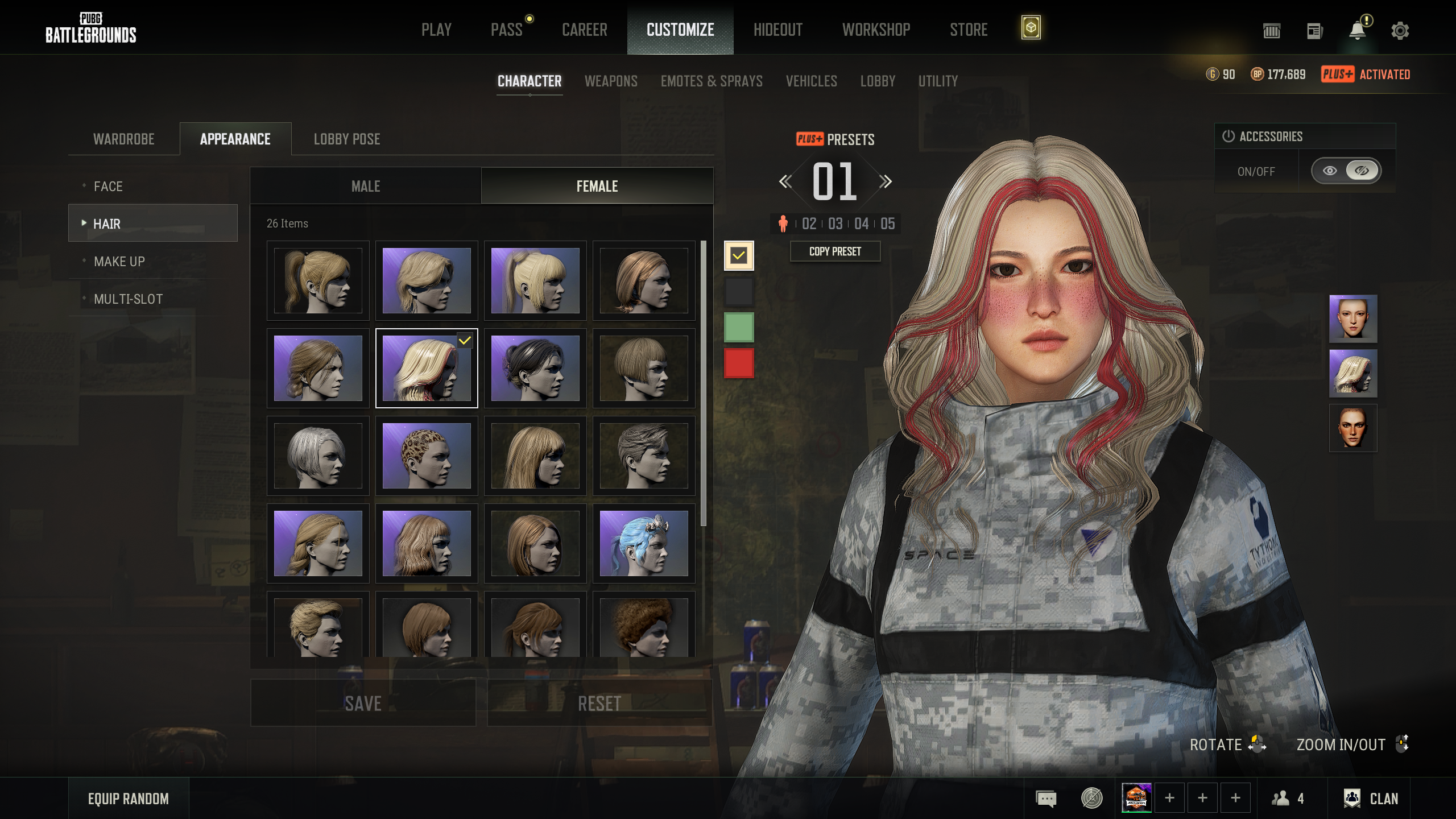This screenshot has width=1456, height=819.
Task: Go to the next preset arrow
Action: [x=885, y=182]
